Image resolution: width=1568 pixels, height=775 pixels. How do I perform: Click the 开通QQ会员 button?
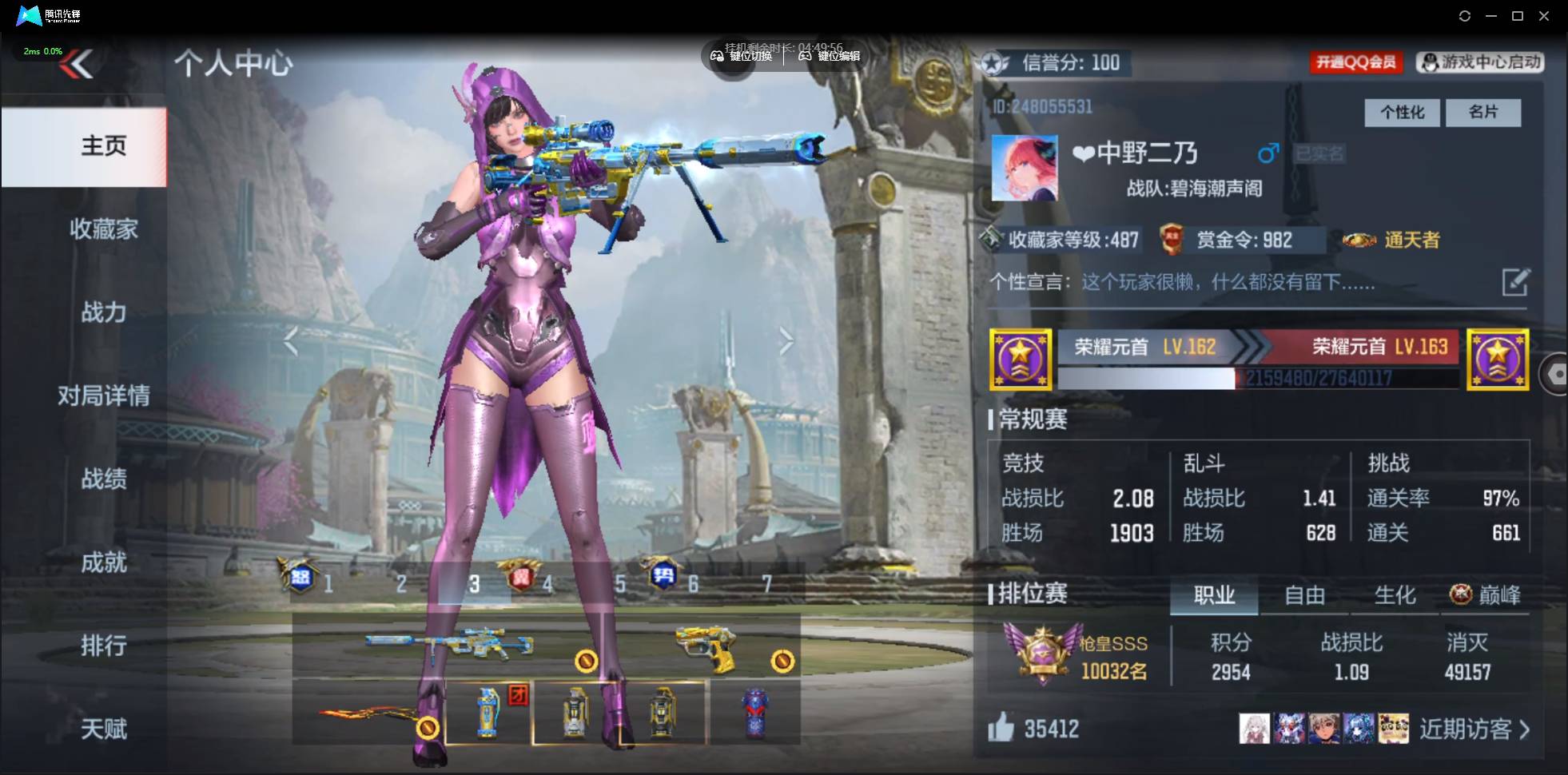(1356, 62)
